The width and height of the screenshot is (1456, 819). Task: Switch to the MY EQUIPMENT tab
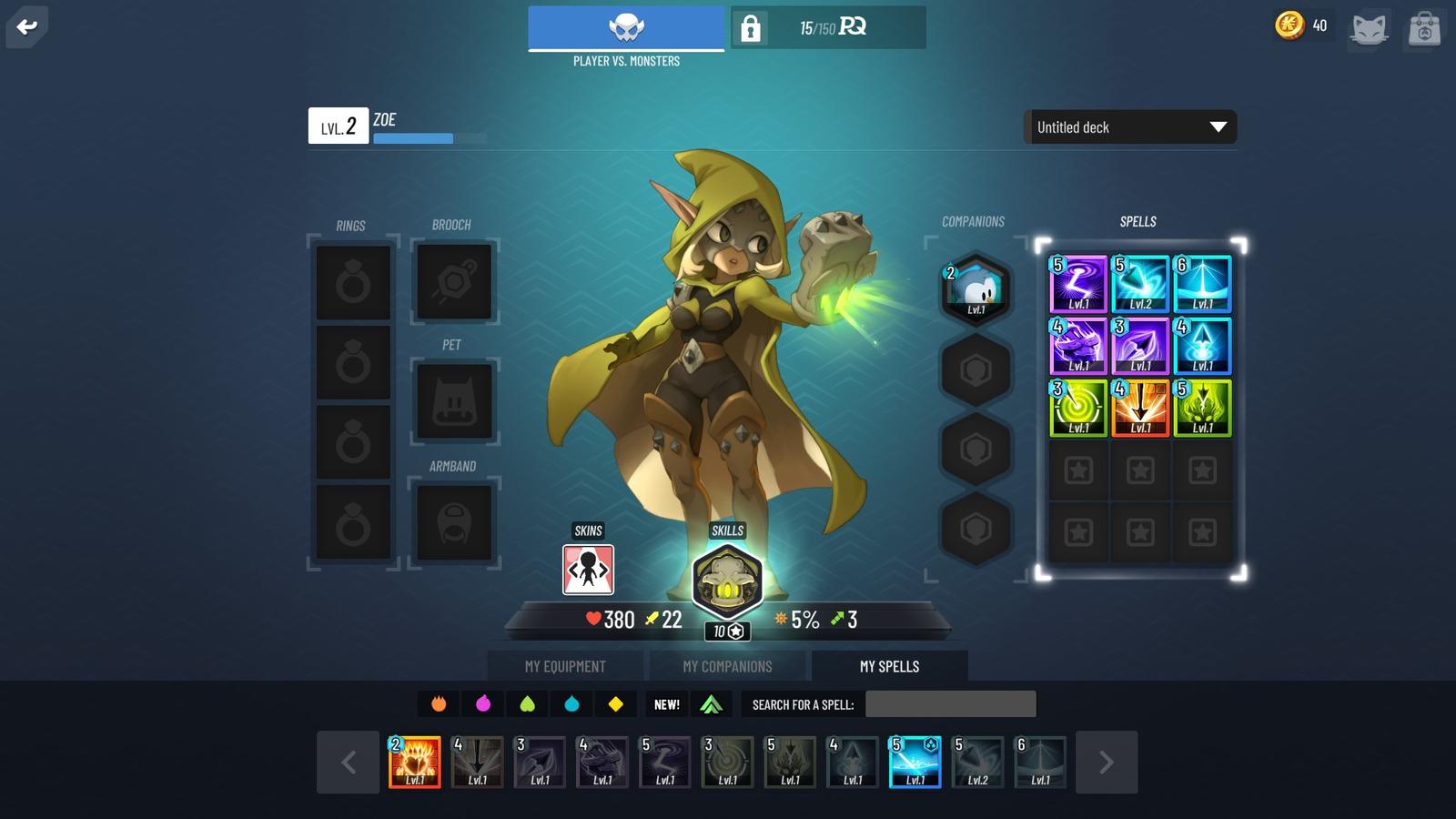(565, 666)
